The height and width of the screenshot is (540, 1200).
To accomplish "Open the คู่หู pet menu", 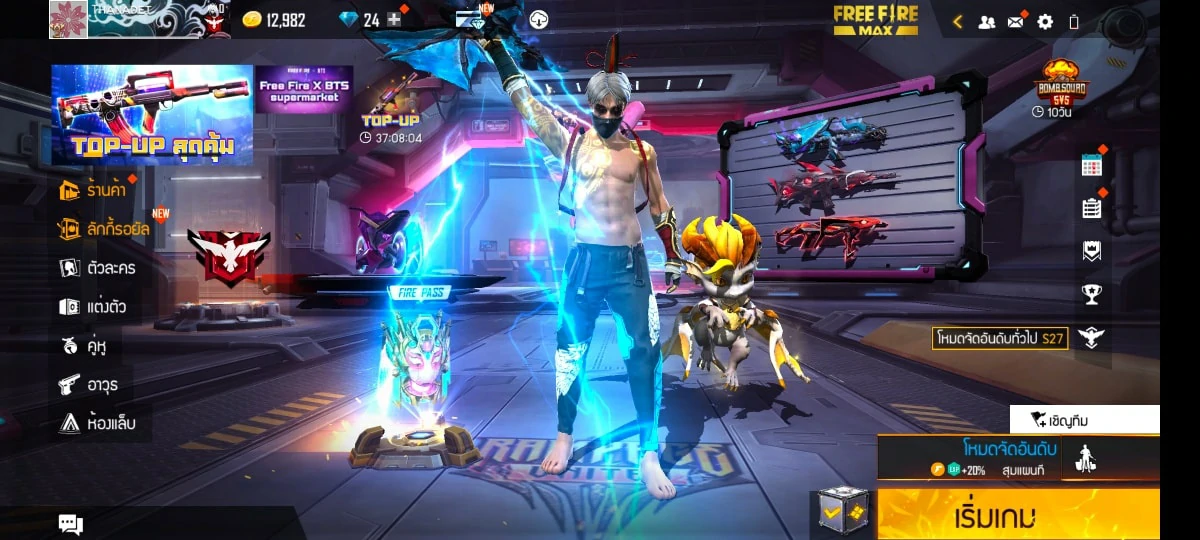I will coord(85,346).
